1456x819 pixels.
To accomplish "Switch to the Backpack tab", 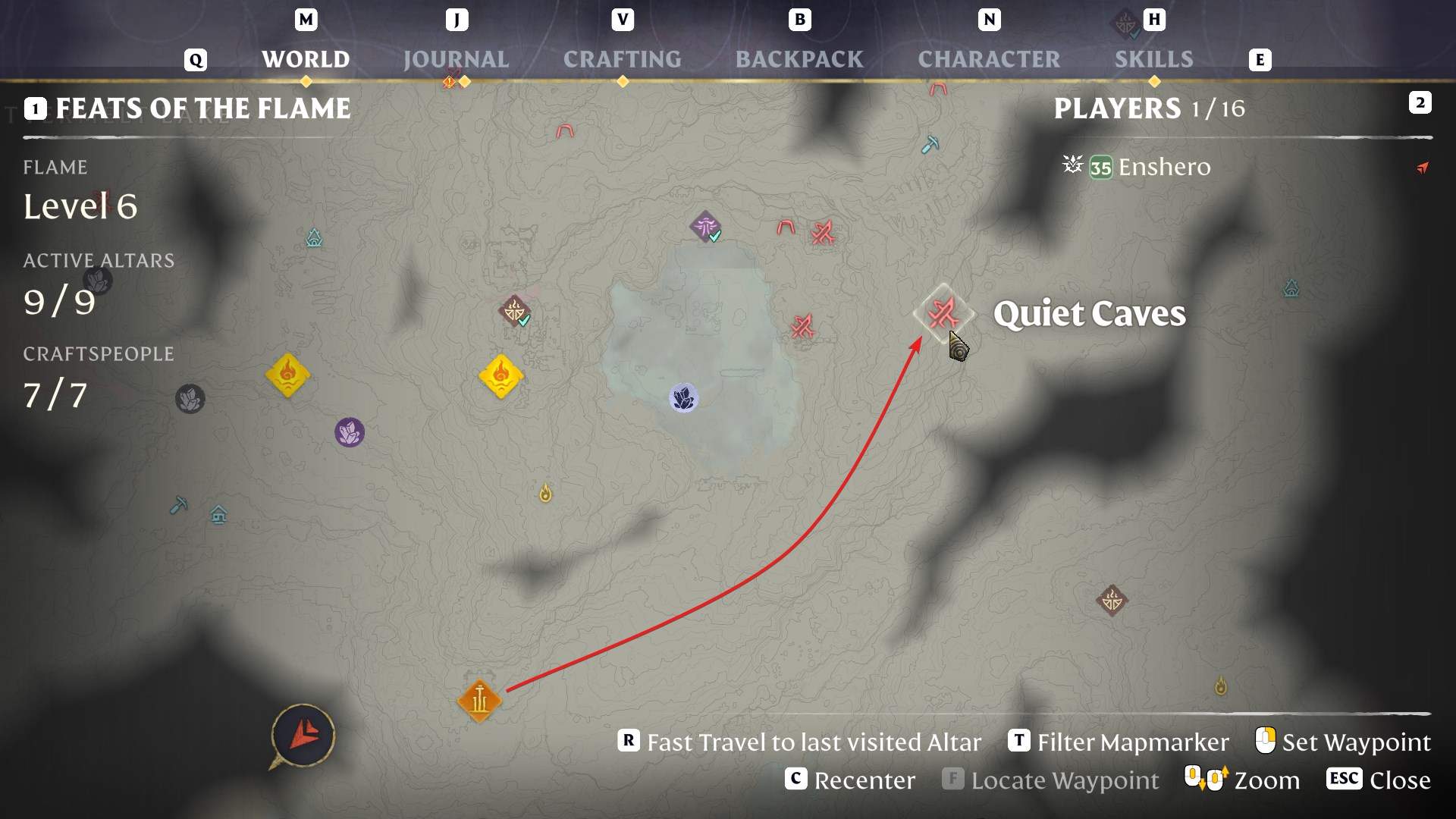I will tap(799, 59).
